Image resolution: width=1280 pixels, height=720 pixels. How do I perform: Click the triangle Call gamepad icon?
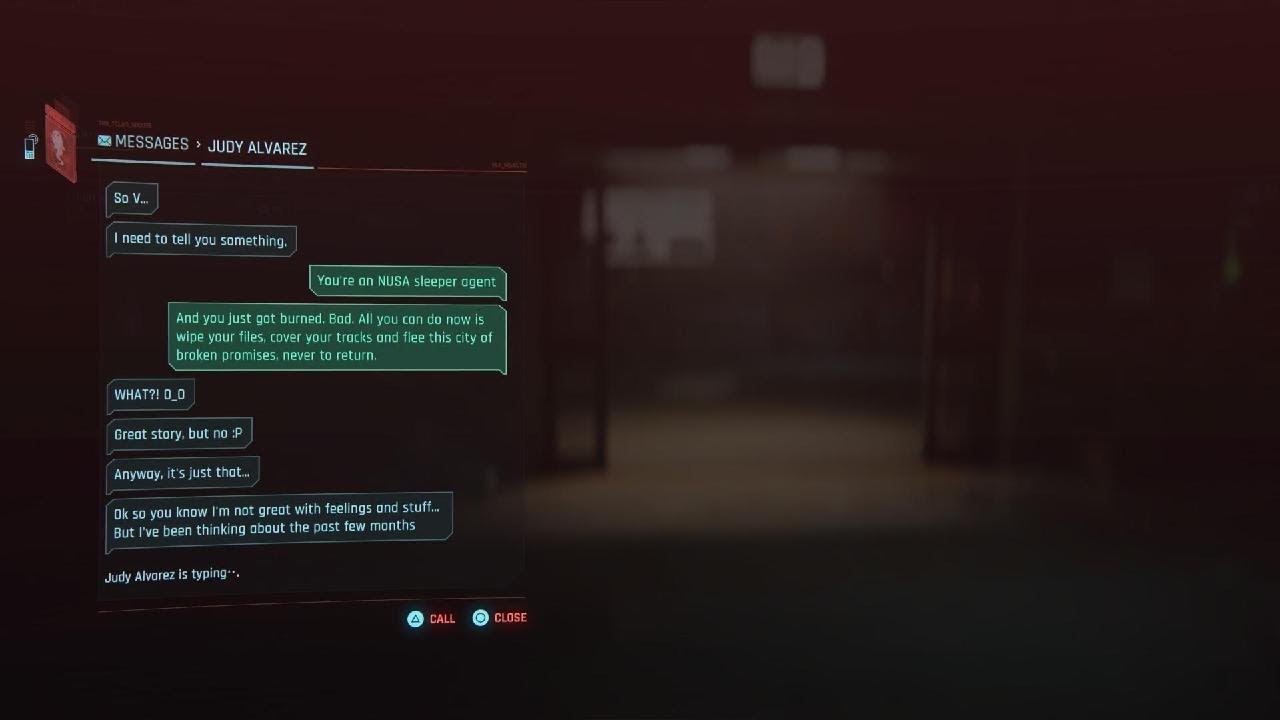[414, 618]
